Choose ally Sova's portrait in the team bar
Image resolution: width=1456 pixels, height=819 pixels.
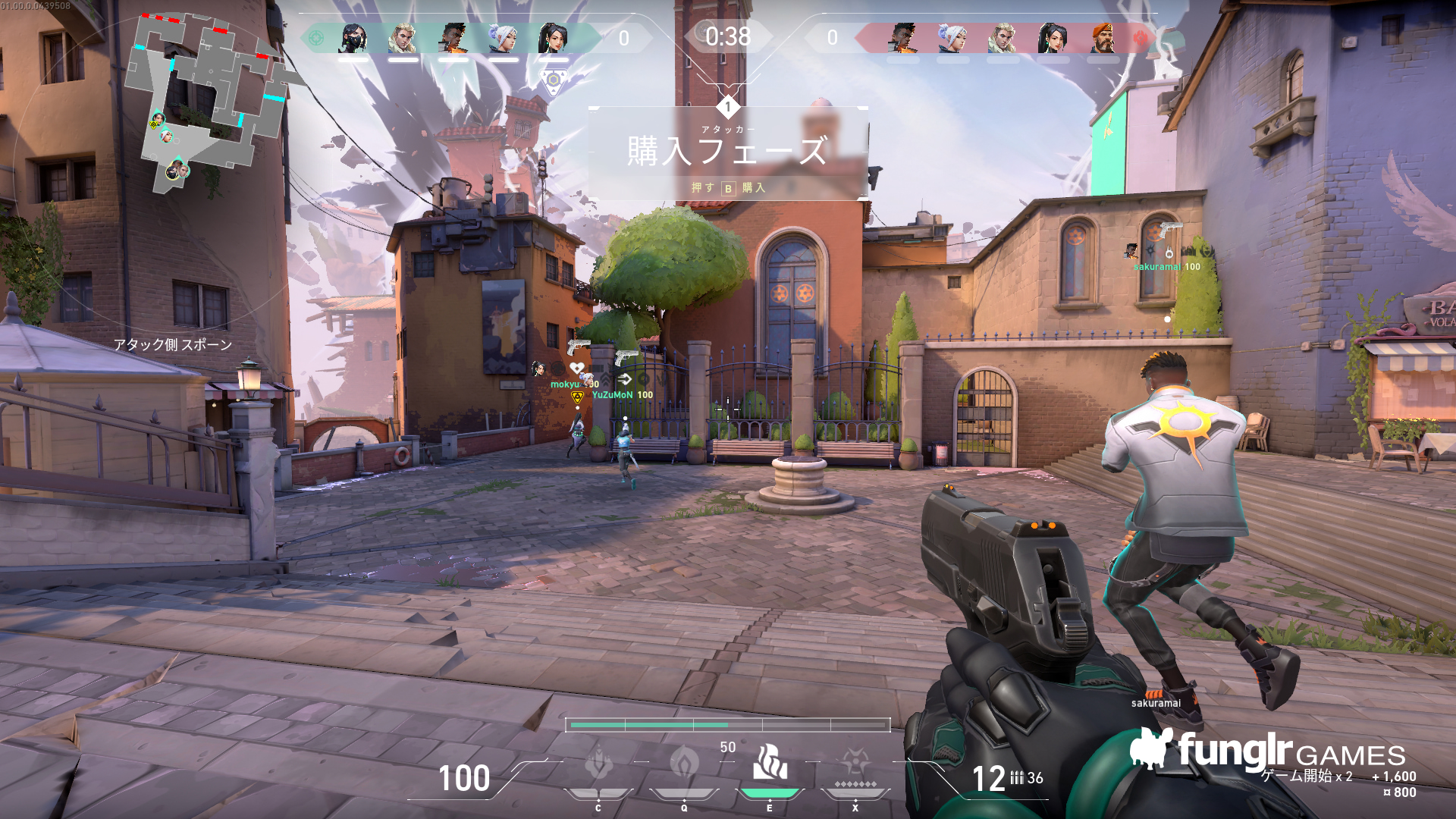coord(403,38)
